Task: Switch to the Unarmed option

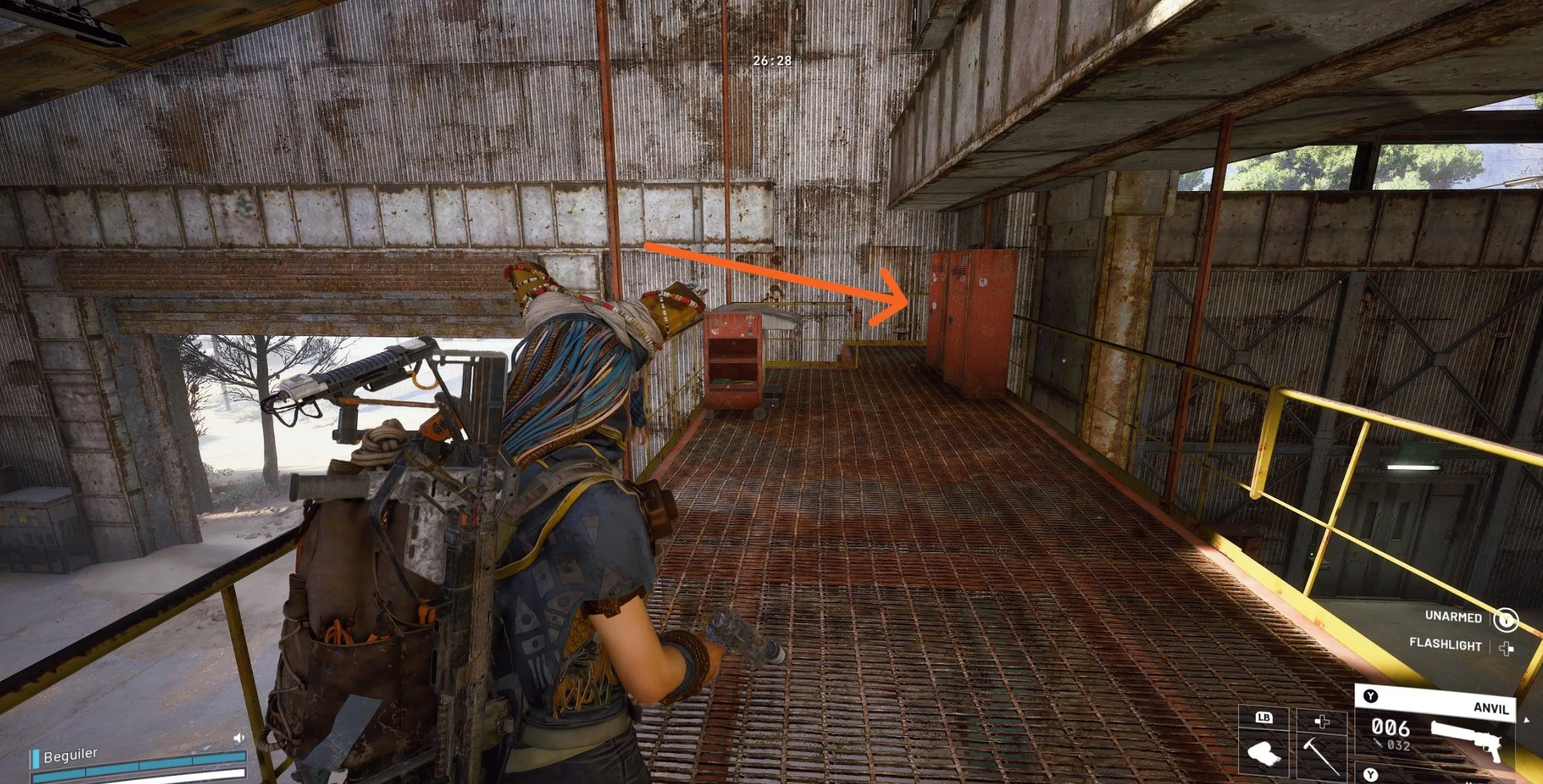Action: tap(1453, 617)
